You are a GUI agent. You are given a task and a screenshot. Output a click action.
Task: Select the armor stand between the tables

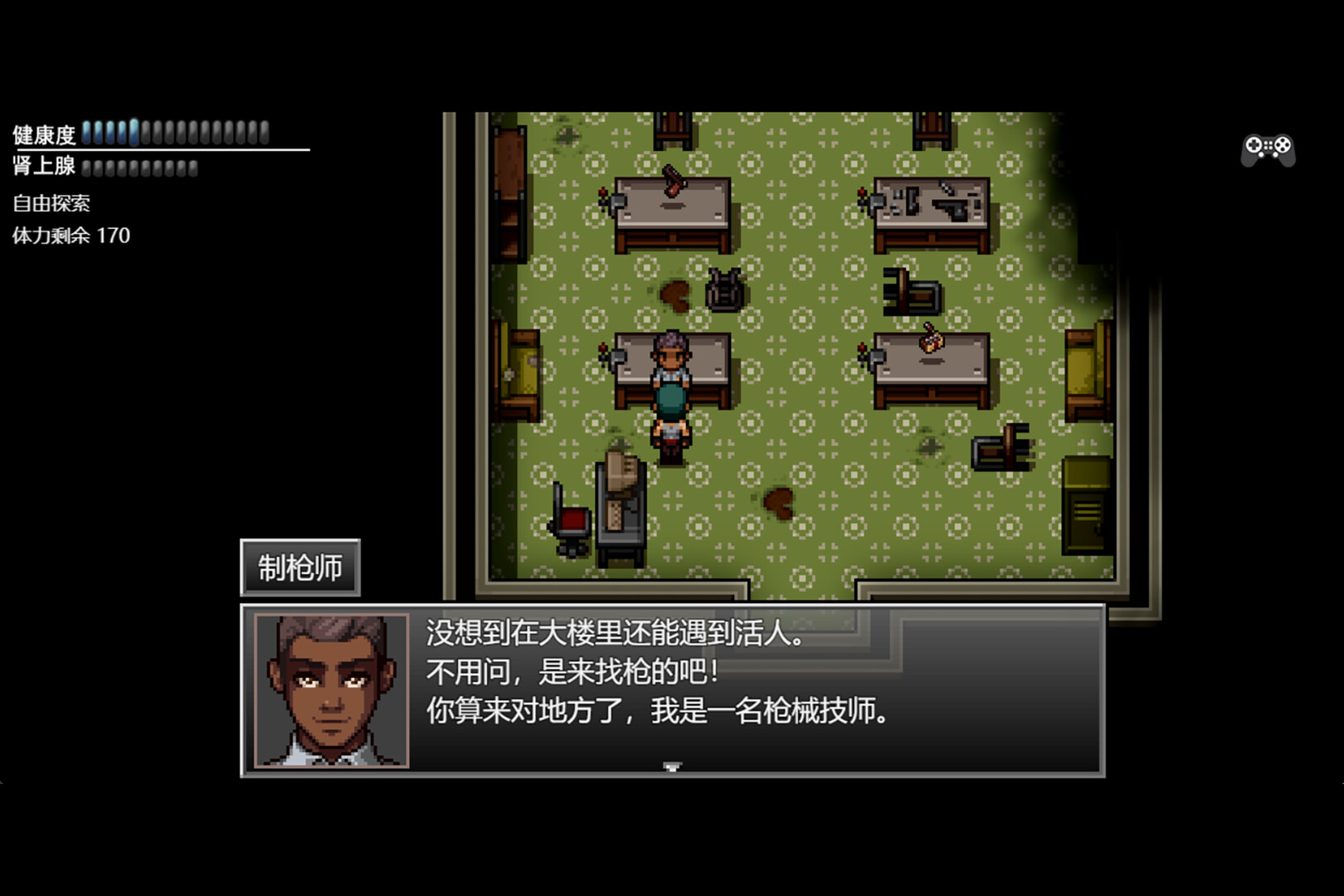coord(723,290)
